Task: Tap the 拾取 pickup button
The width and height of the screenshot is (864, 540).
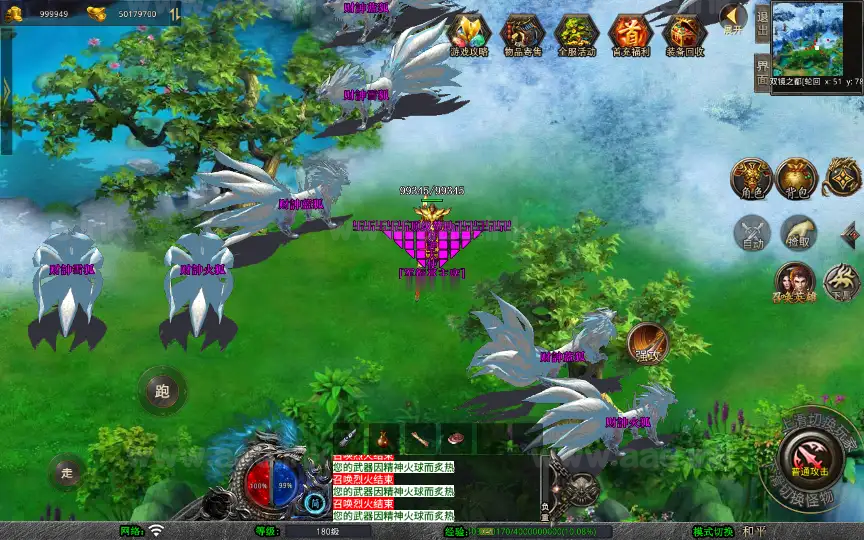Action: pyautogui.click(x=798, y=232)
